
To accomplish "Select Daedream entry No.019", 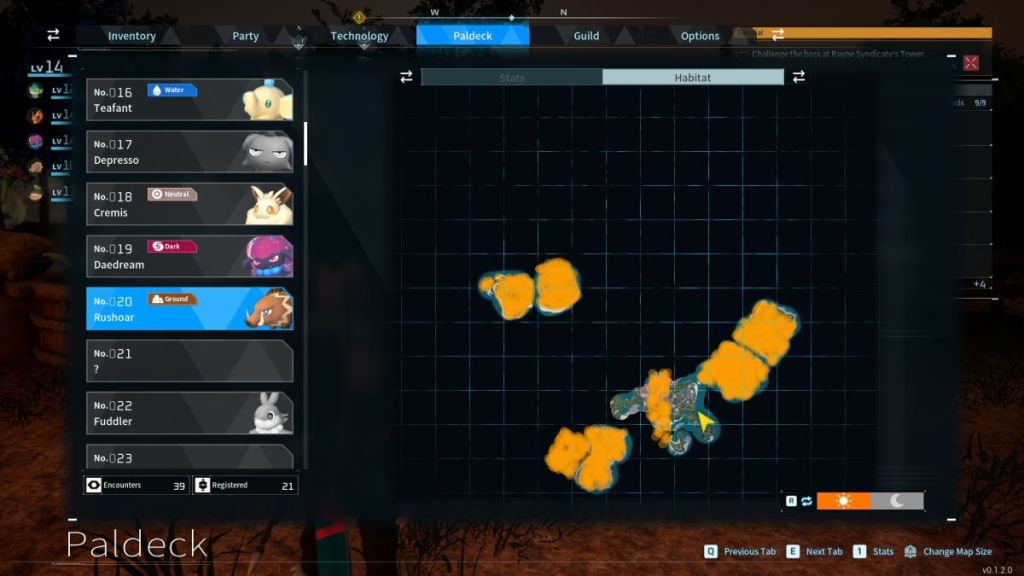I will point(189,256).
